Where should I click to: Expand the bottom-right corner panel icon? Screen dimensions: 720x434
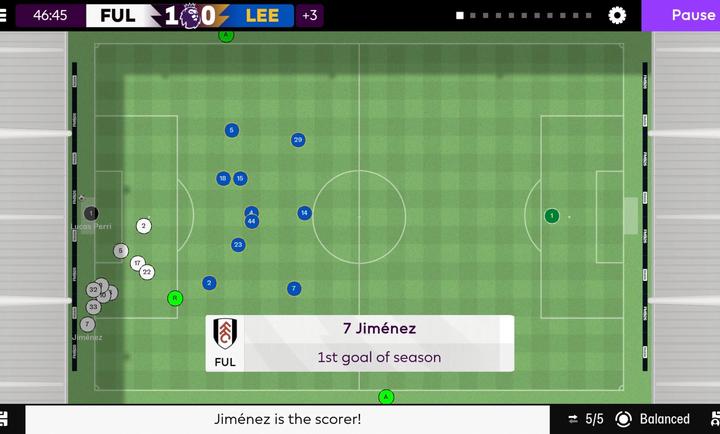click(714, 419)
